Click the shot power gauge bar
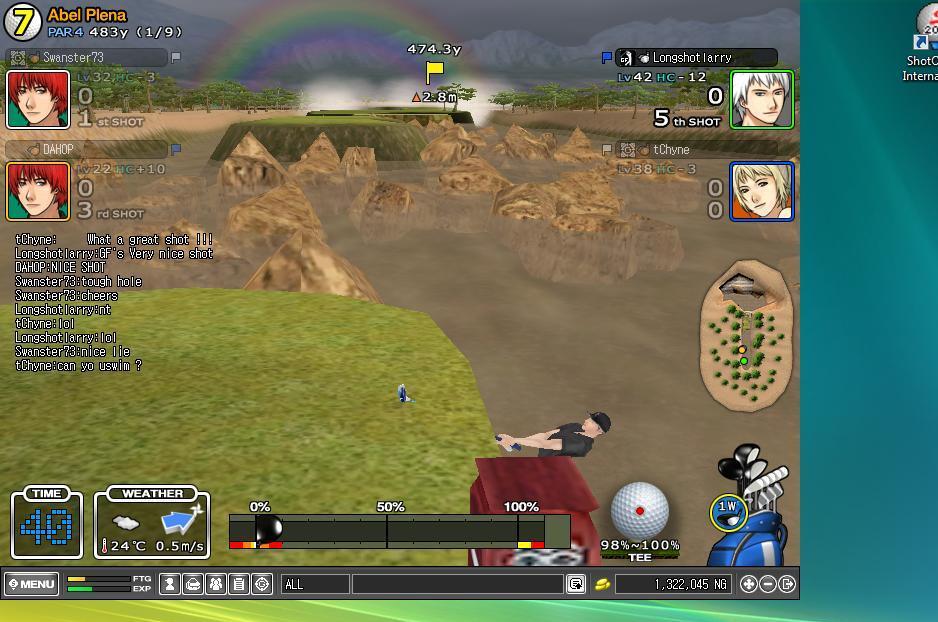 399,530
